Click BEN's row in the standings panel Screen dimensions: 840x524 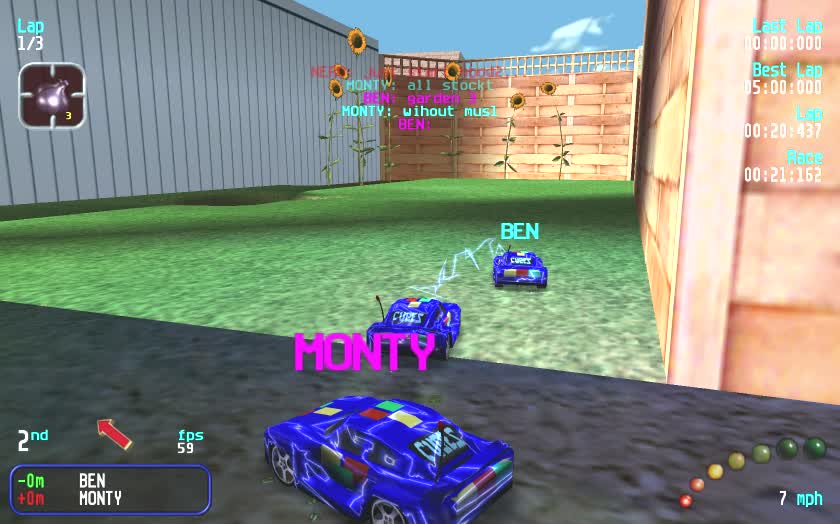(109, 481)
